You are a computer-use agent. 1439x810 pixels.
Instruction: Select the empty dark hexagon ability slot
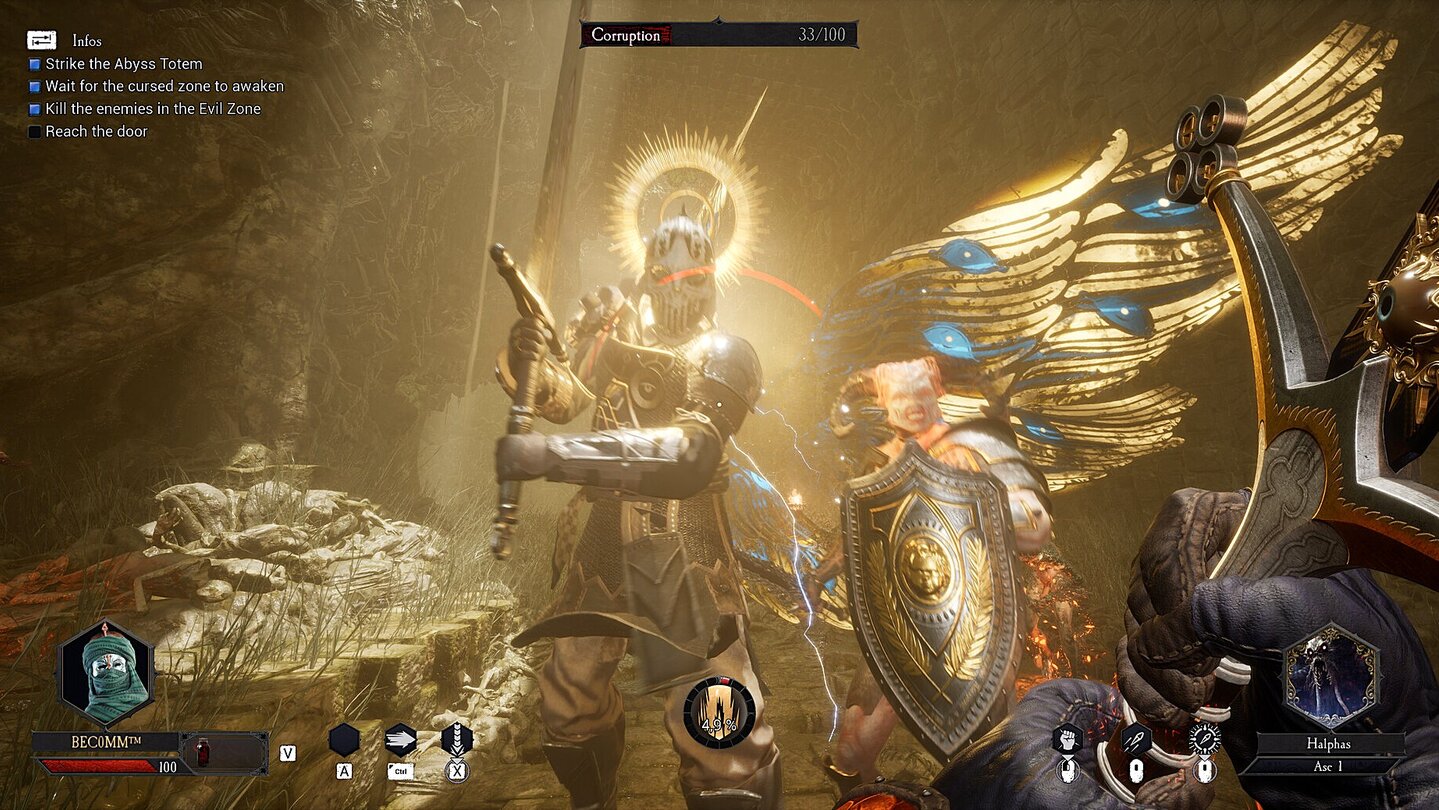tap(344, 740)
